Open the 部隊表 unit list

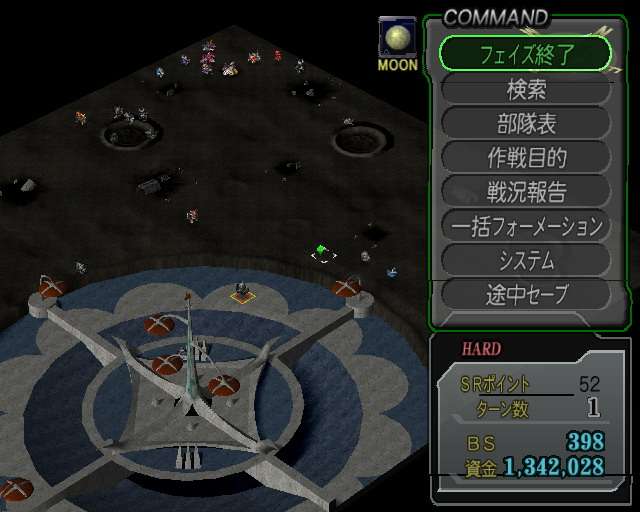525,123
